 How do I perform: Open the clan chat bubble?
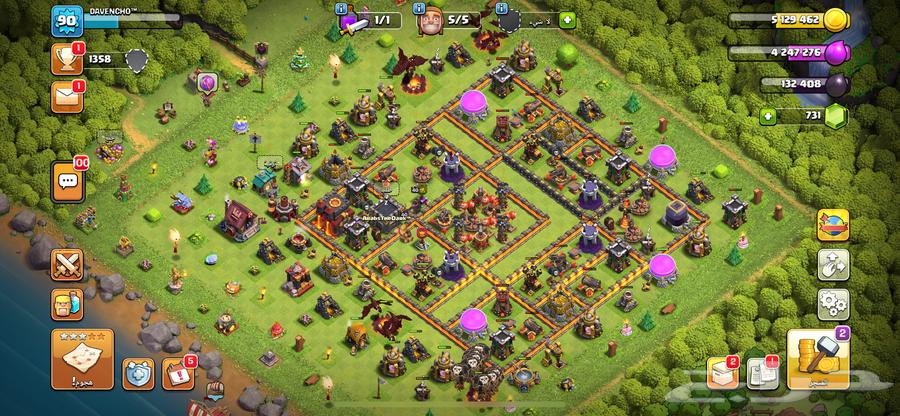68,180
